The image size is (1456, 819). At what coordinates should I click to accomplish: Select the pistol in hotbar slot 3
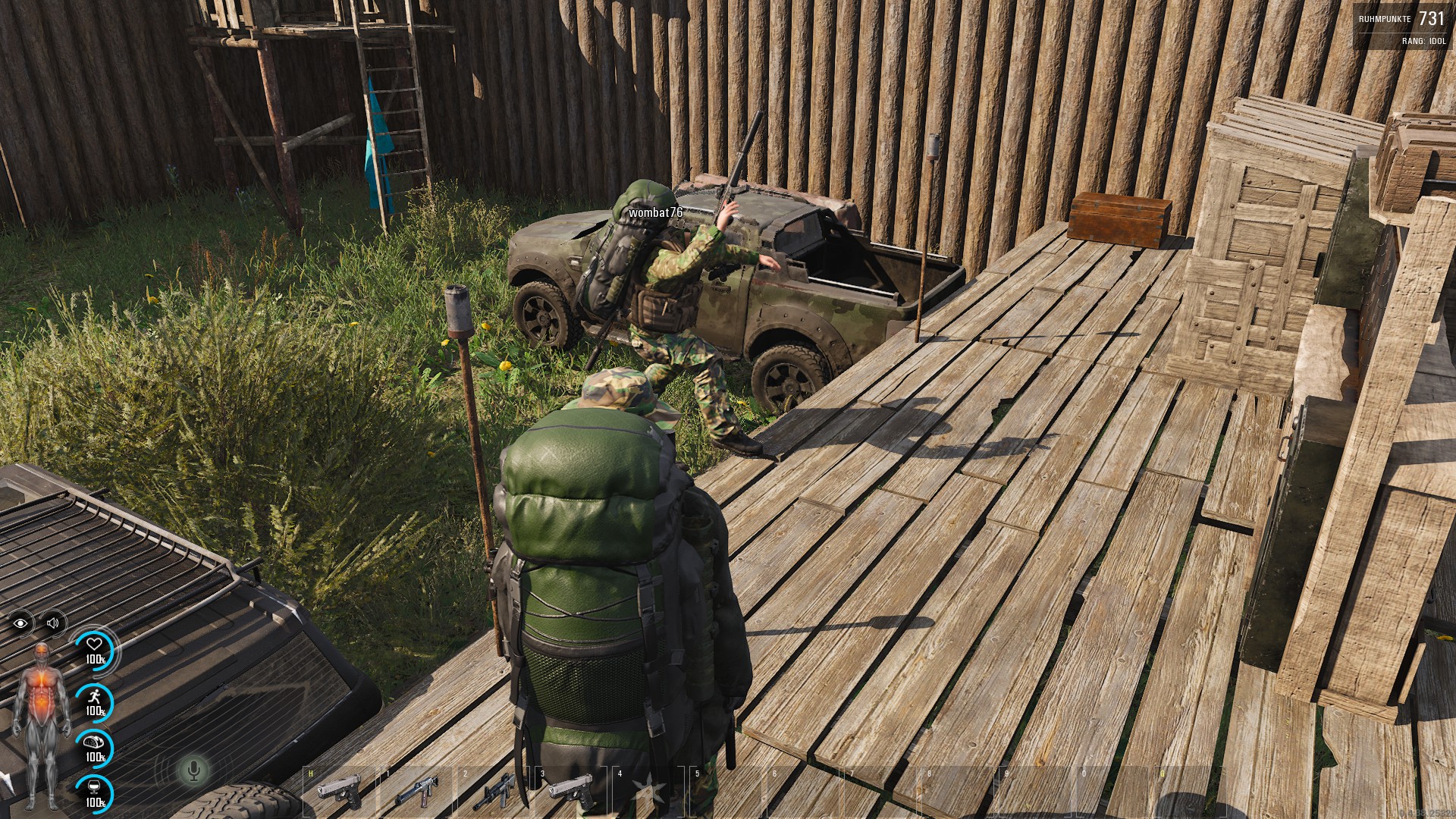click(x=571, y=790)
